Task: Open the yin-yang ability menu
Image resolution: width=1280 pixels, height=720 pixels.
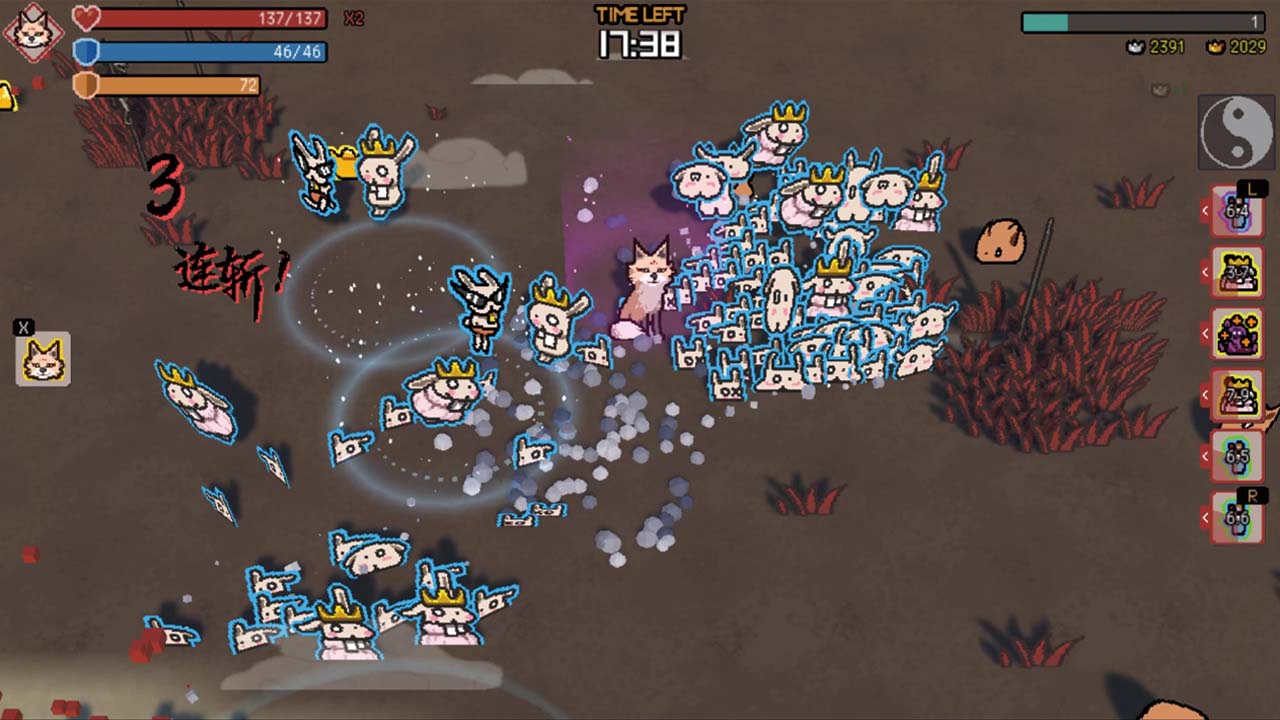Action: point(1237,130)
